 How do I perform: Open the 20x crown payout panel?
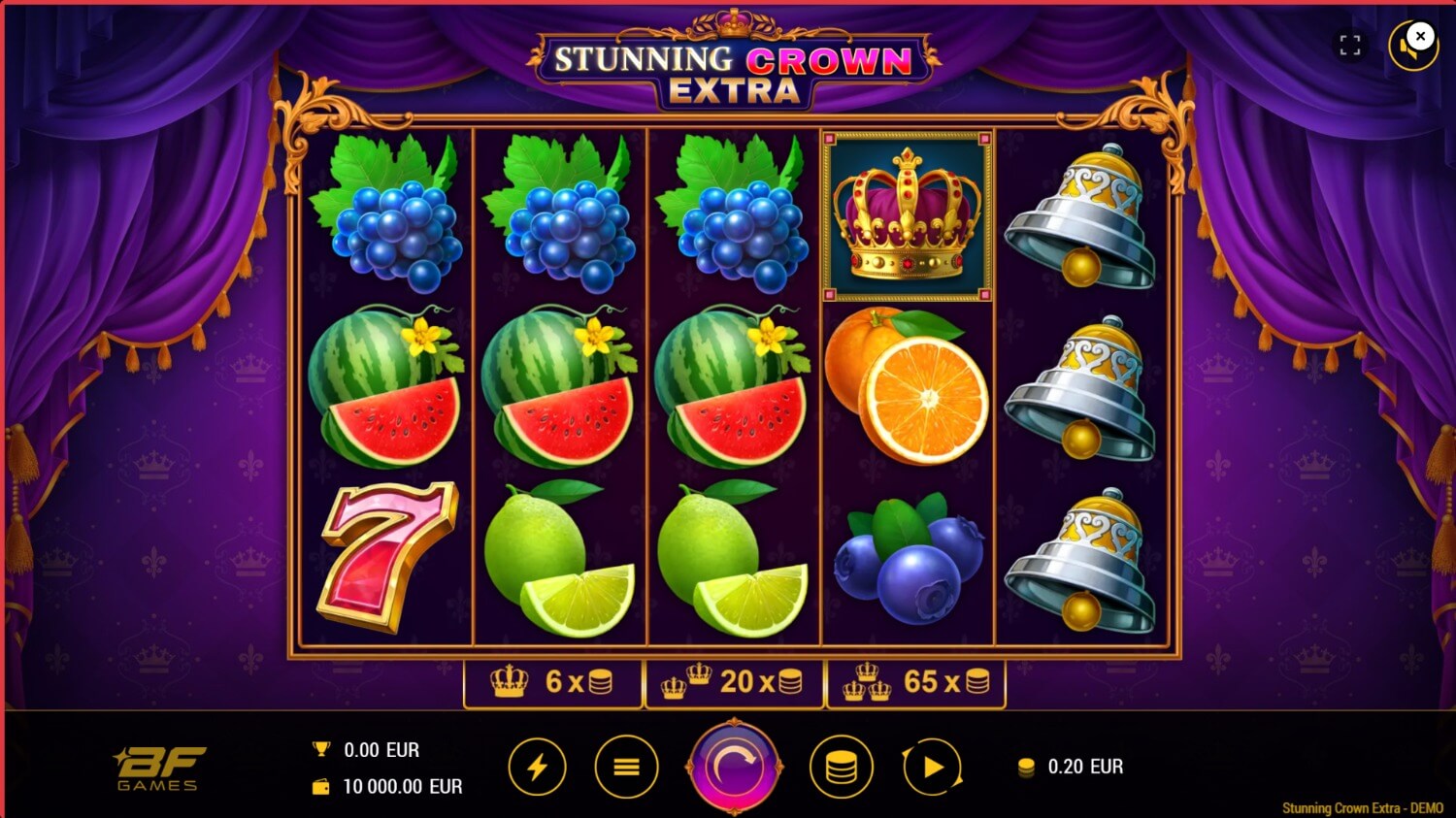(732, 682)
